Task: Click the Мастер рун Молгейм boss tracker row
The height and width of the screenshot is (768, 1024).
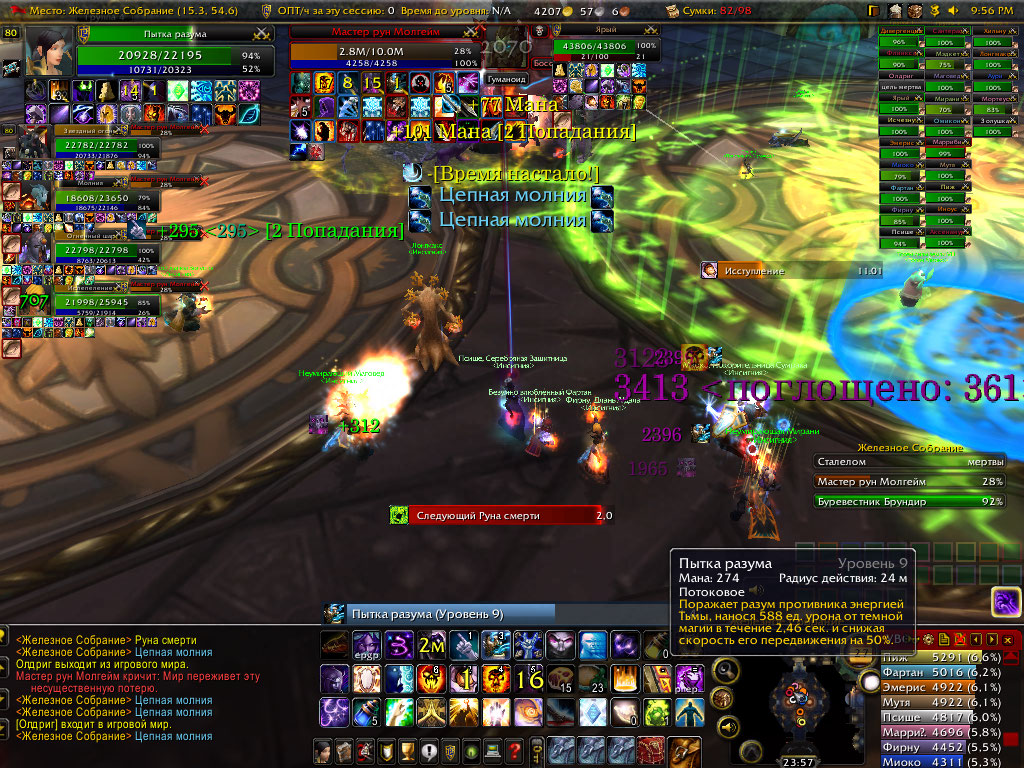Action: point(910,481)
